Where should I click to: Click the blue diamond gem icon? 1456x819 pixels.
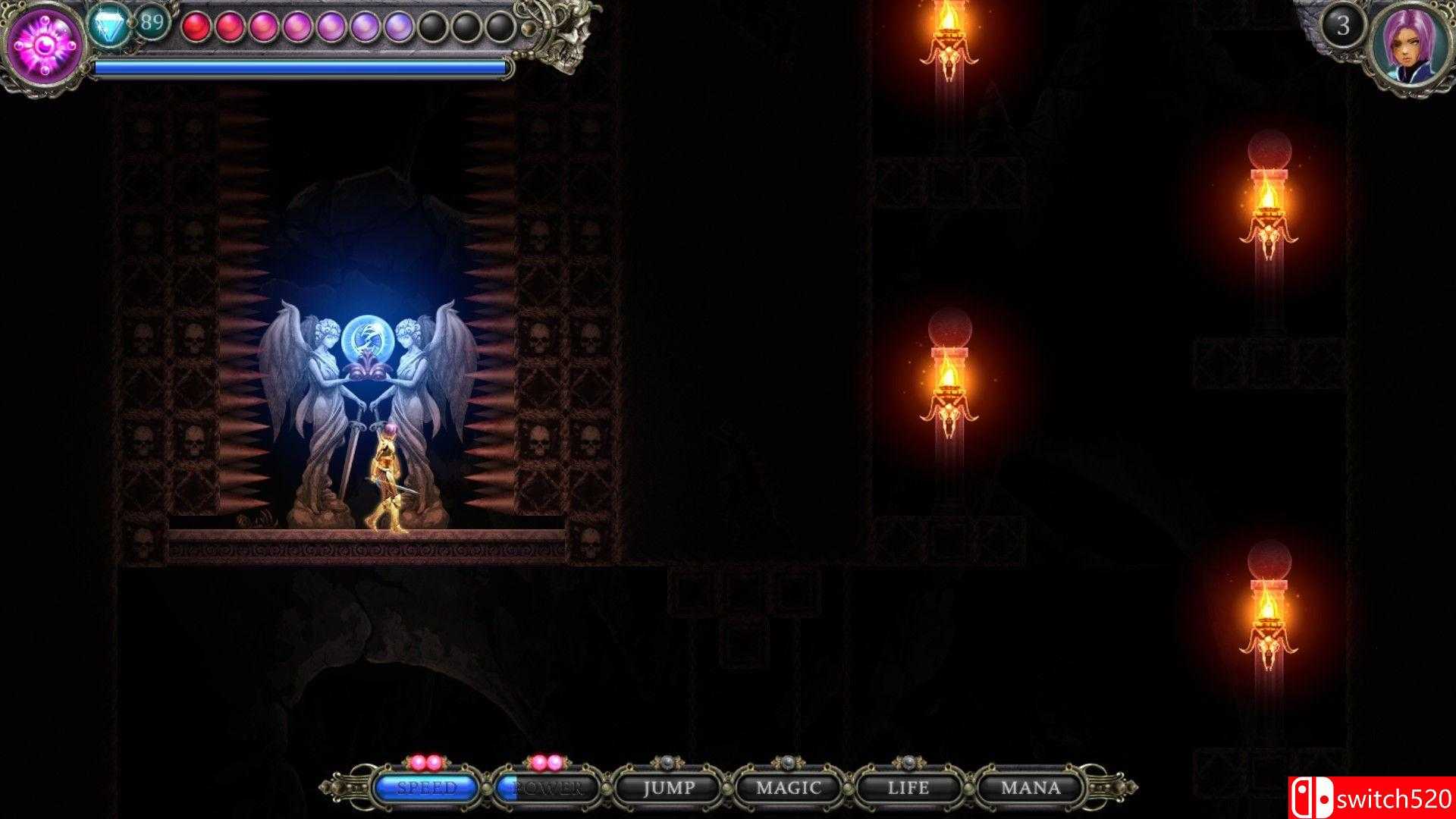click(110, 24)
